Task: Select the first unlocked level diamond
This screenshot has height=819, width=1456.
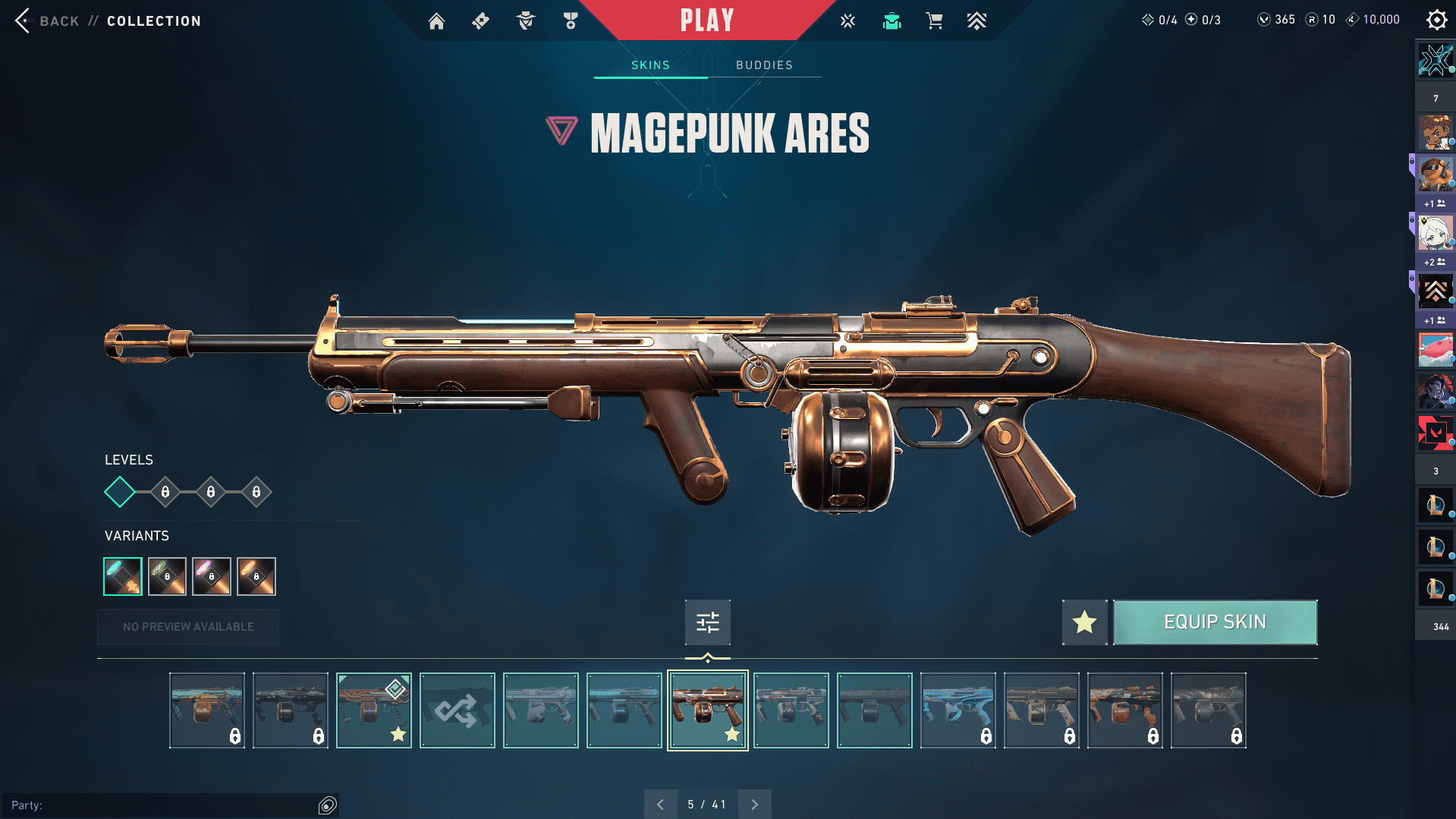Action: tap(120, 492)
